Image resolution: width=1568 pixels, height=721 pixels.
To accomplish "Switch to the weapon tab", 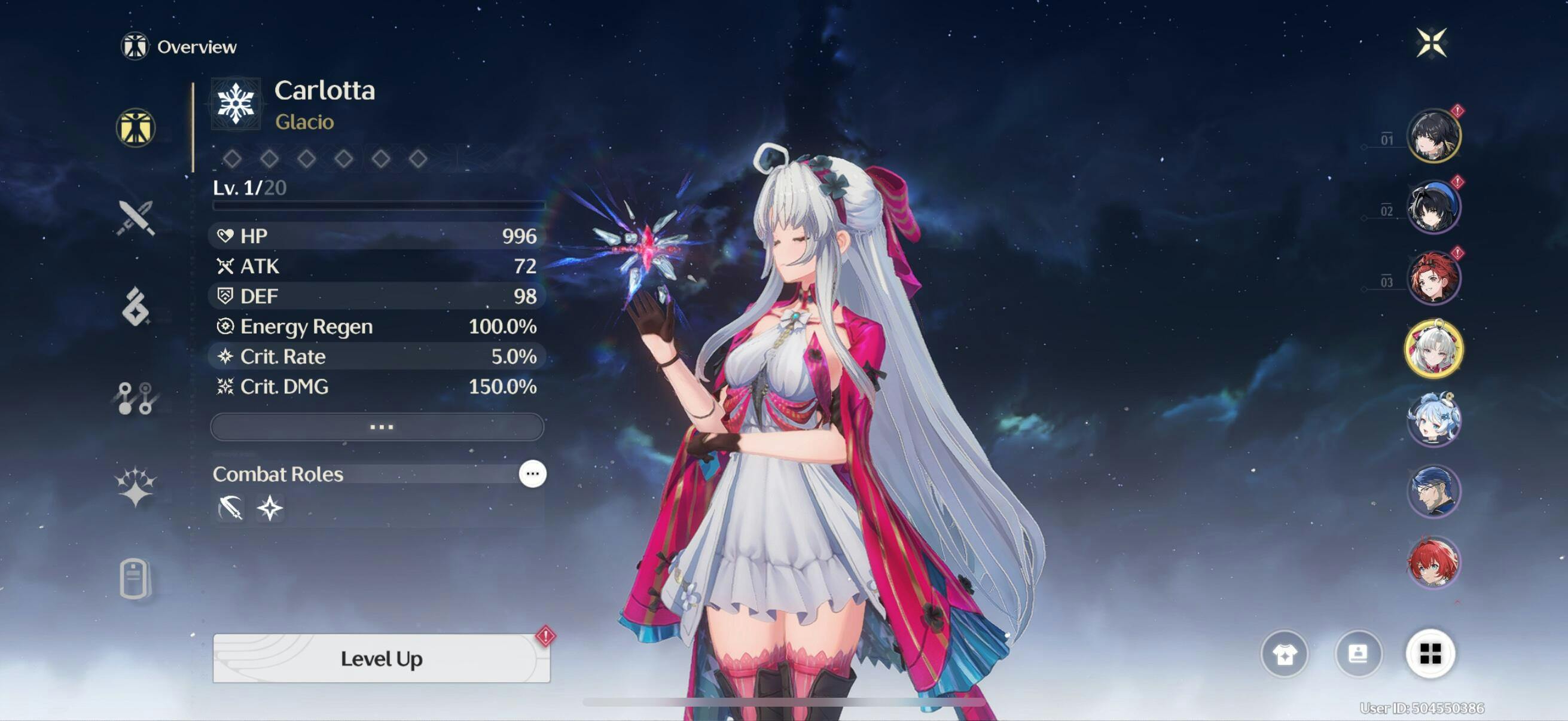I will 136,218.
